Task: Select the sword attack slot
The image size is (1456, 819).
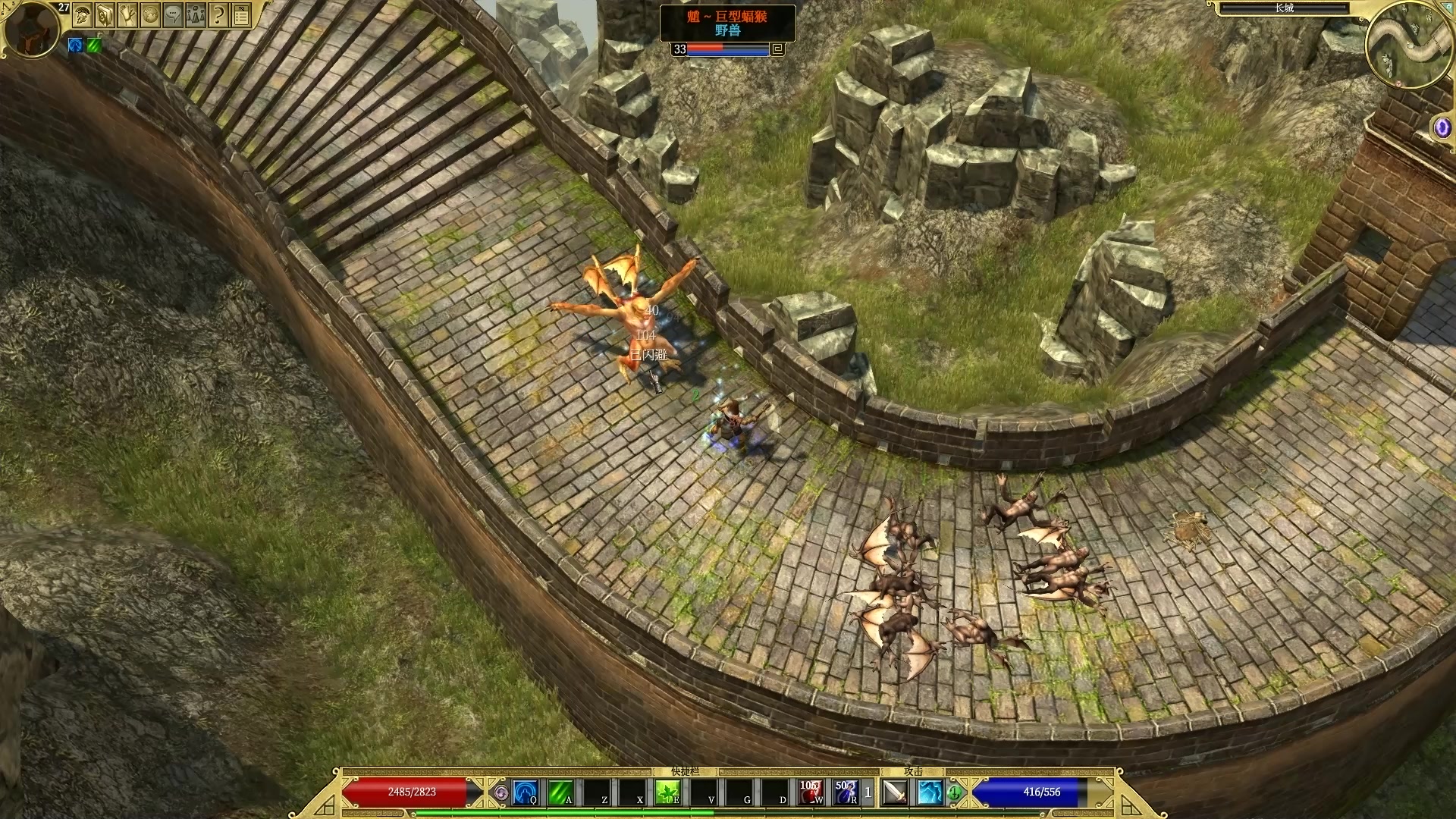Action: [x=895, y=792]
